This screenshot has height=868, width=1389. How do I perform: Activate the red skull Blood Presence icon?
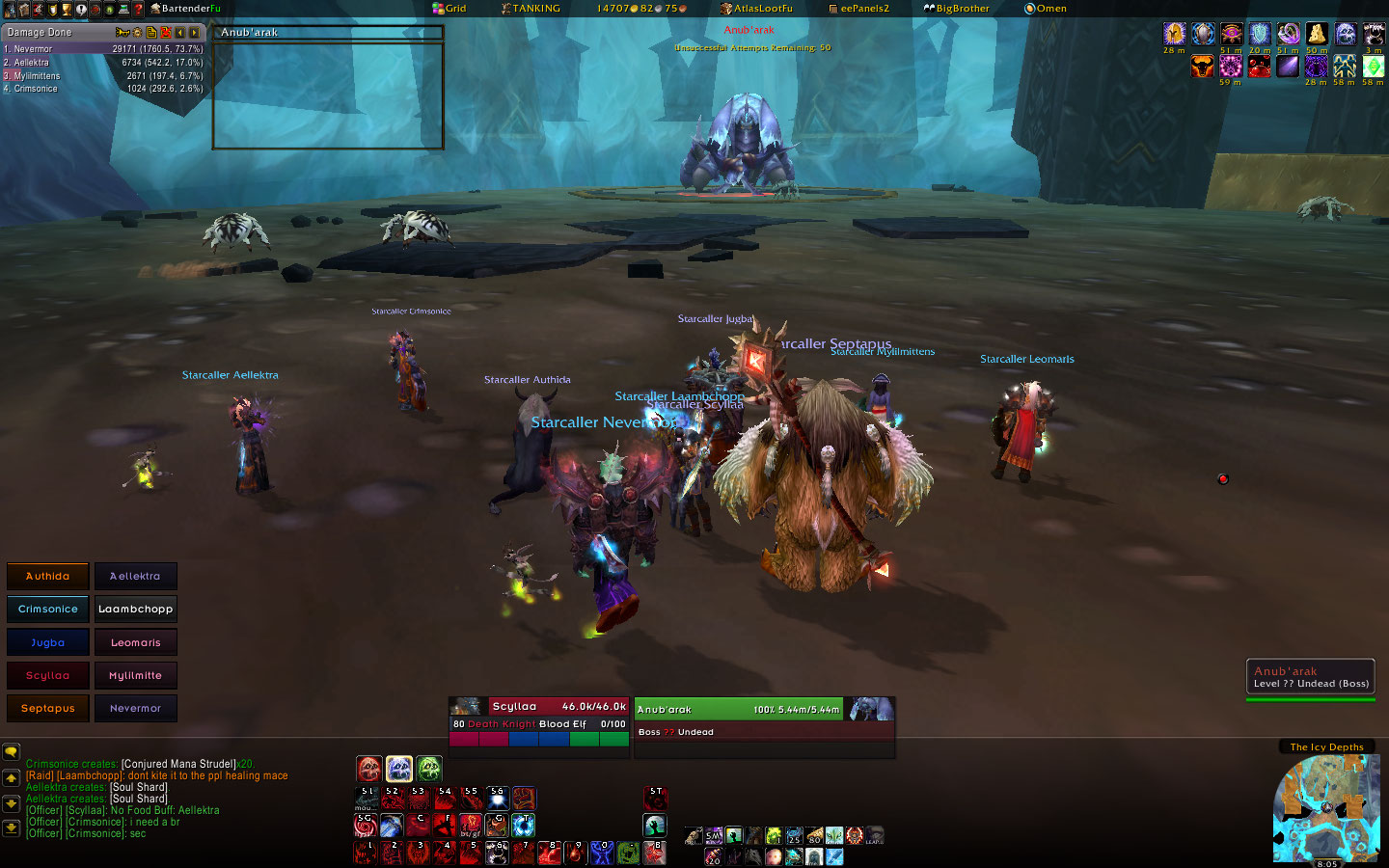point(369,769)
